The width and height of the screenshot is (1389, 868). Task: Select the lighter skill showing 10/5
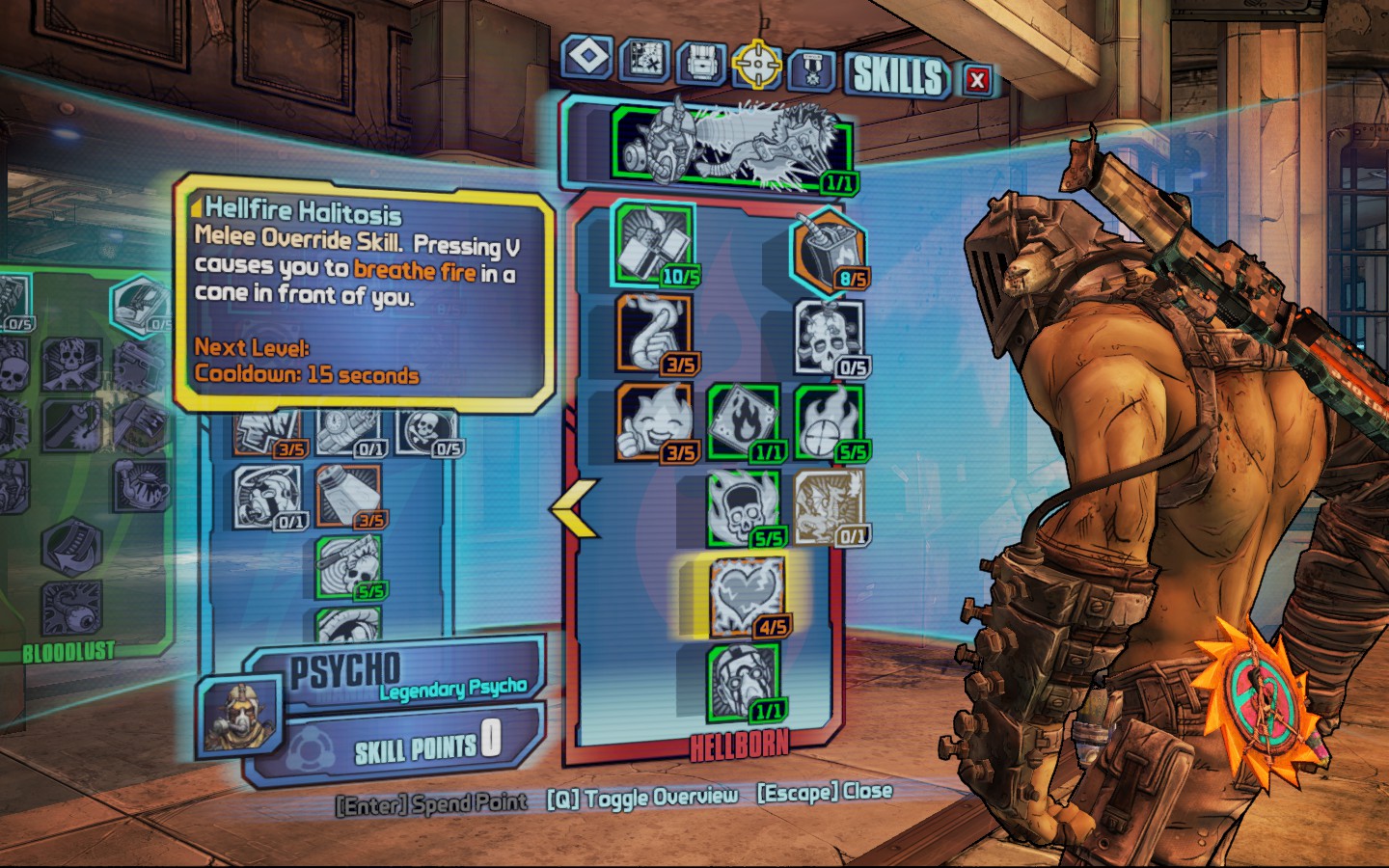pos(654,245)
